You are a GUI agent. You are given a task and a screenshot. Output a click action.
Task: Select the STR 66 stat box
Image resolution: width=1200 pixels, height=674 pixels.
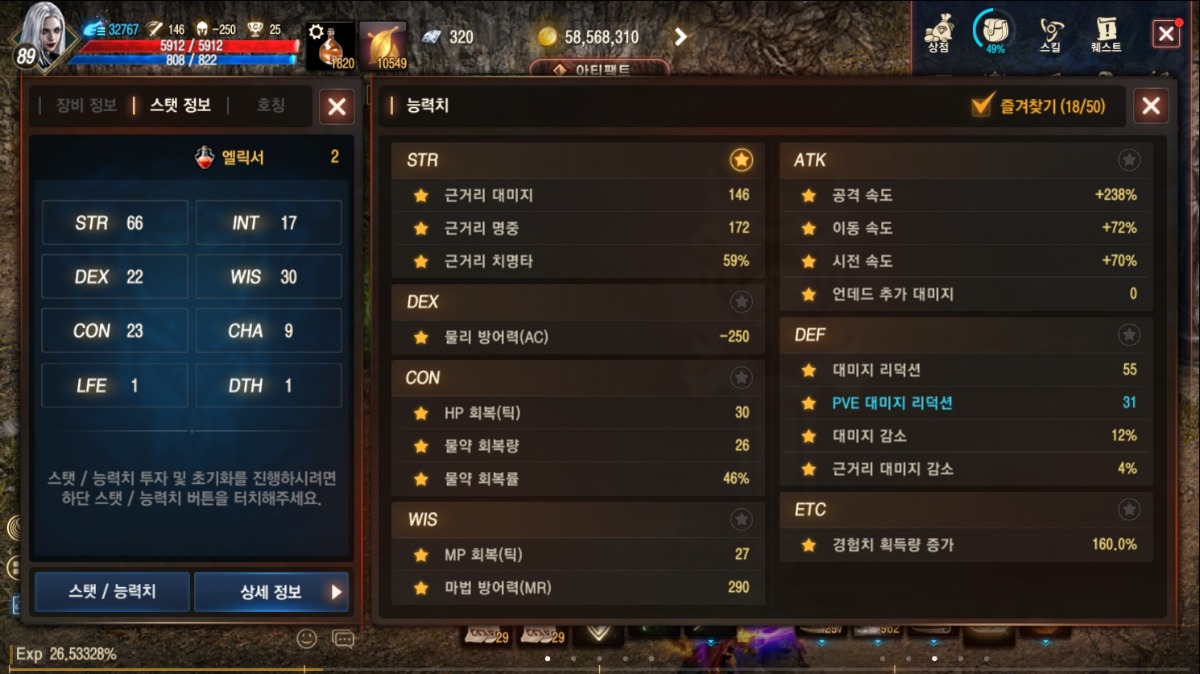pyautogui.click(x=114, y=223)
